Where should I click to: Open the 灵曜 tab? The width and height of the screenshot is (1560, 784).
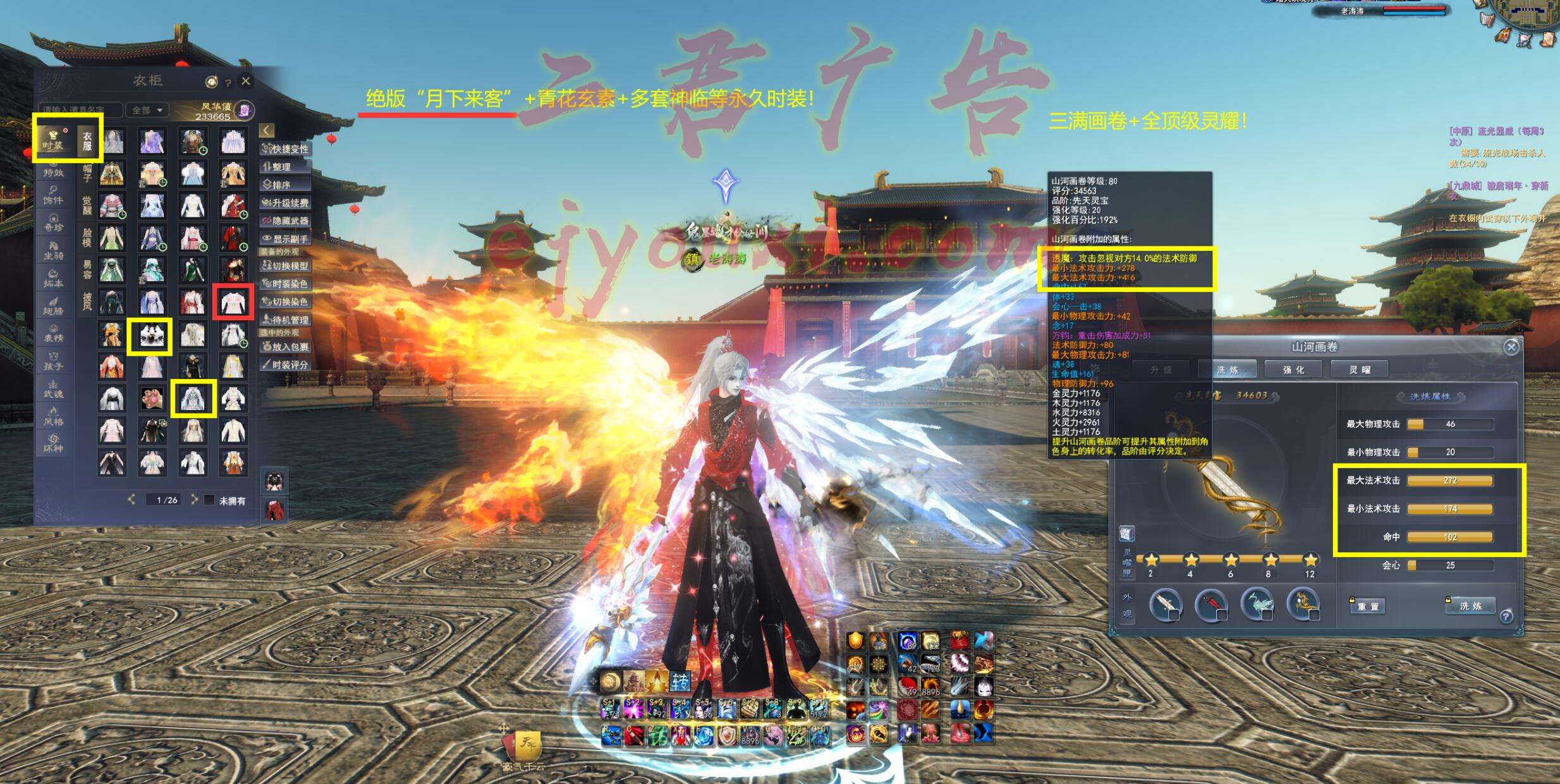pos(1360,370)
